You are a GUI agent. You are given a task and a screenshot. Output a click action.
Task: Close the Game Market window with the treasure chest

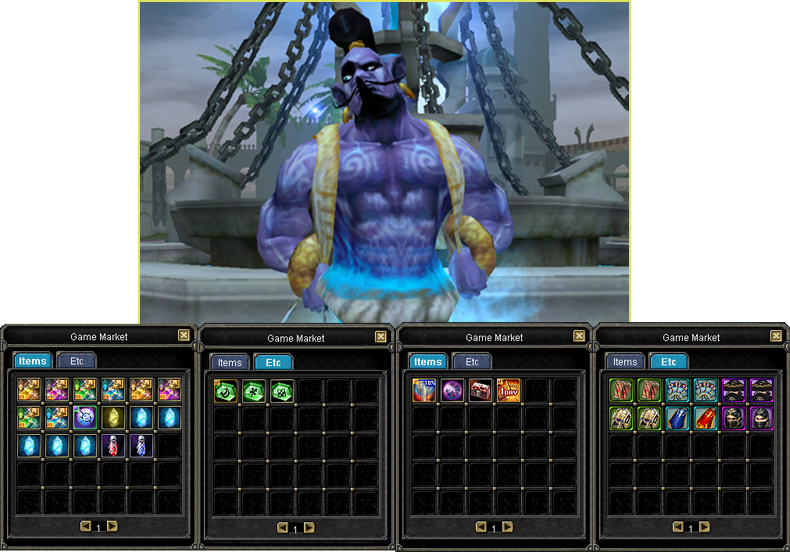tap(578, 337)
